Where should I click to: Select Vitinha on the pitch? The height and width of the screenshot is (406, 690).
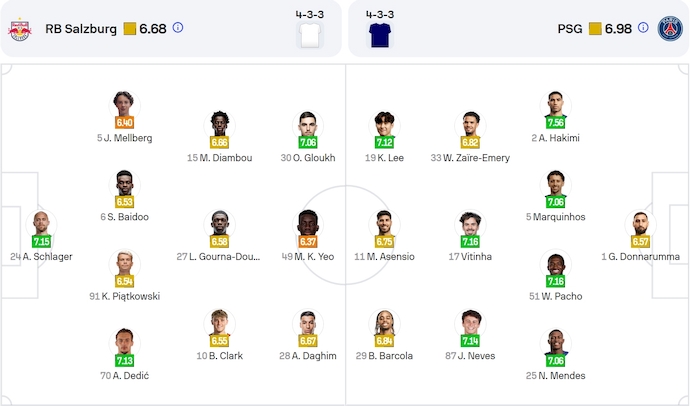(x=470, y=225)
